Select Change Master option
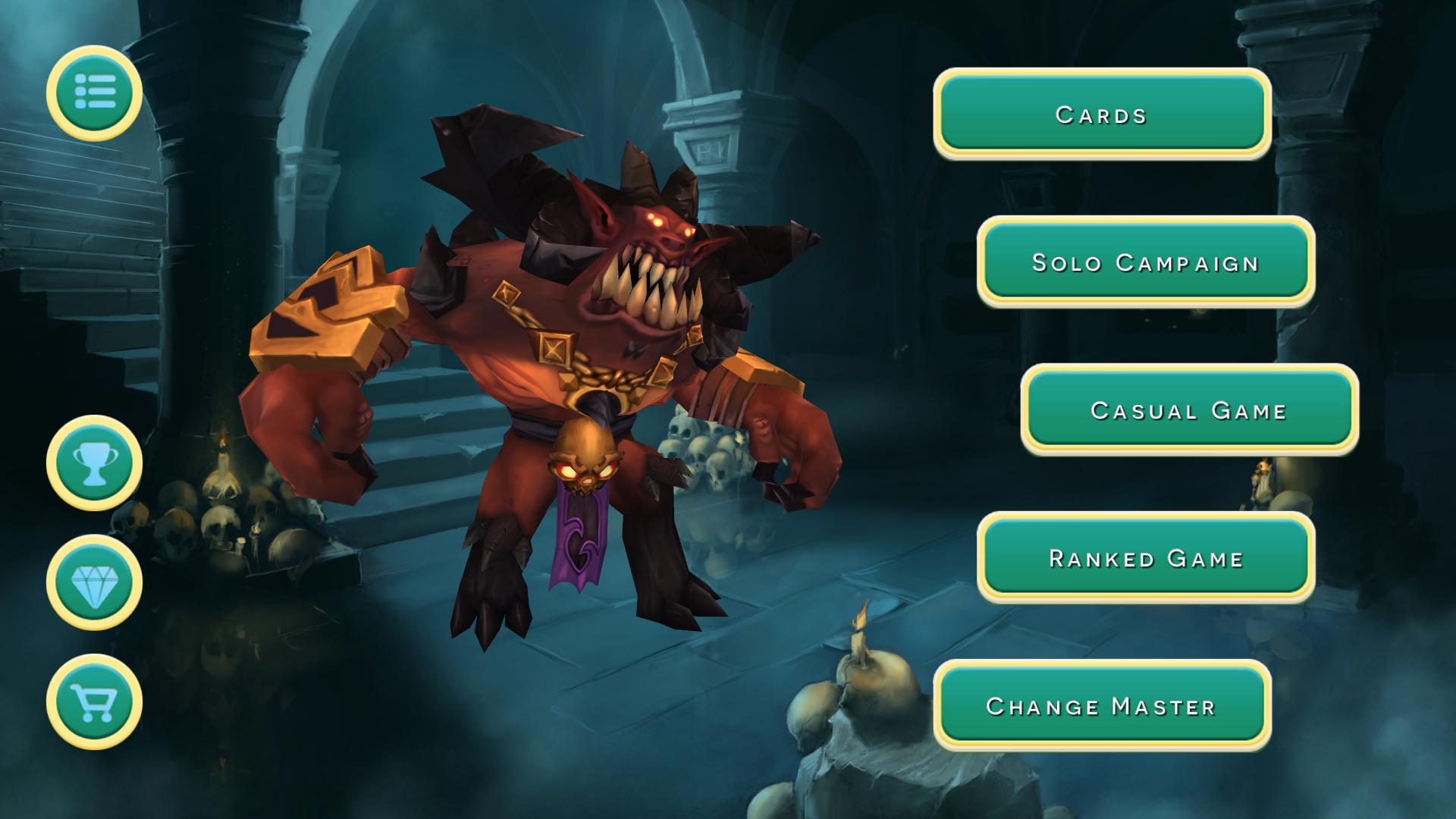The width and height of the screenshot is (1456, 819). 1101,705
